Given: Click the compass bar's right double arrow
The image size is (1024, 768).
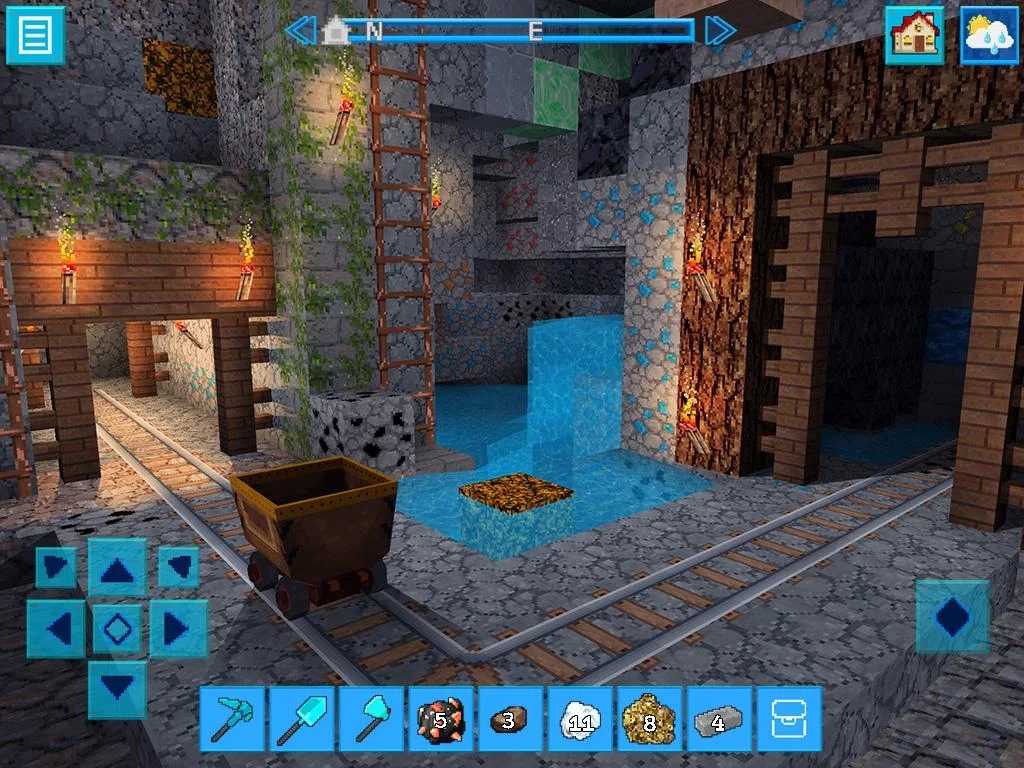Looking at the screenshot, I should (x=720, y=30).
